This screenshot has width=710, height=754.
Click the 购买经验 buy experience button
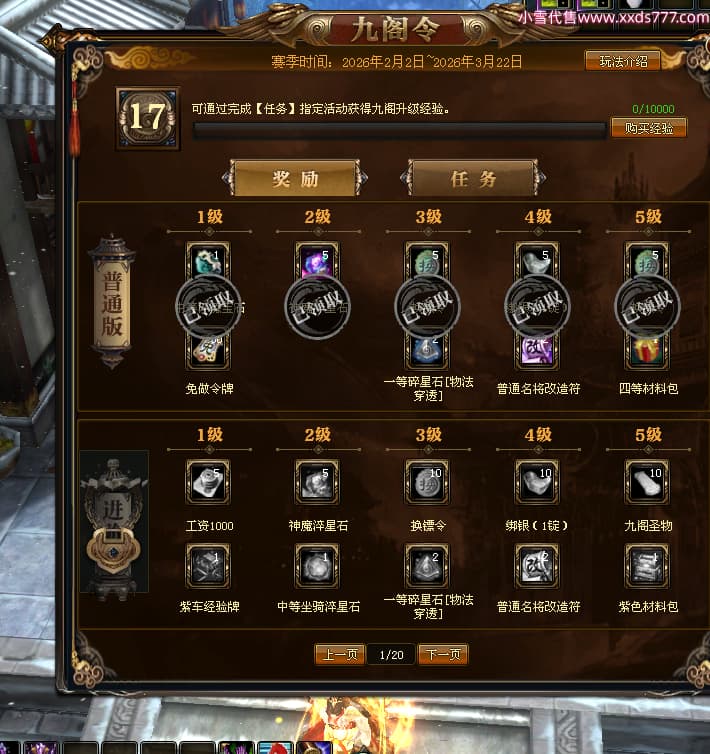[648, 128]
